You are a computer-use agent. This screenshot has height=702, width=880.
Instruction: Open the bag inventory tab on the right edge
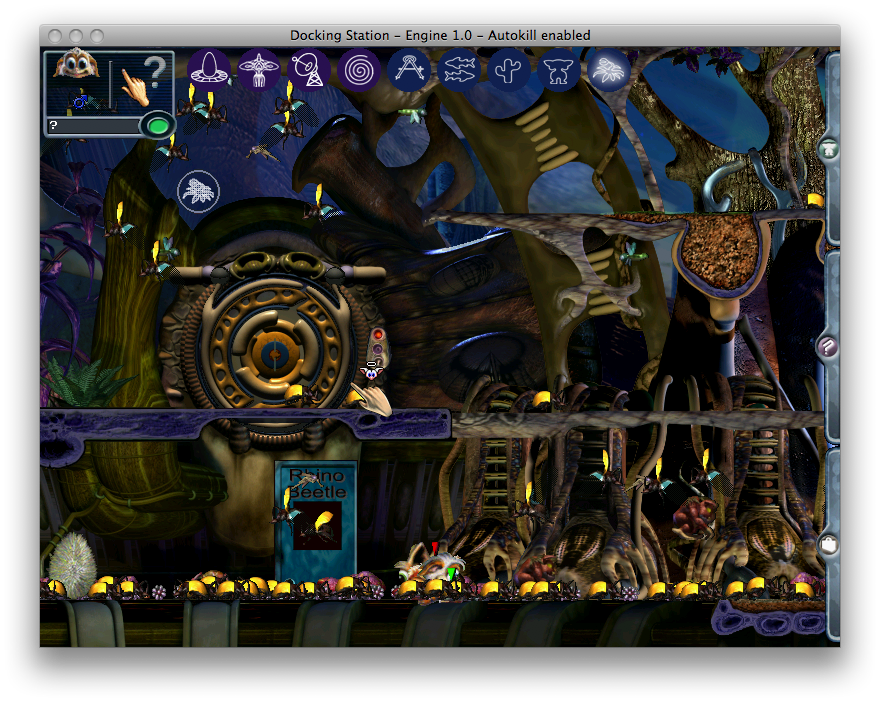coord(828,544)
